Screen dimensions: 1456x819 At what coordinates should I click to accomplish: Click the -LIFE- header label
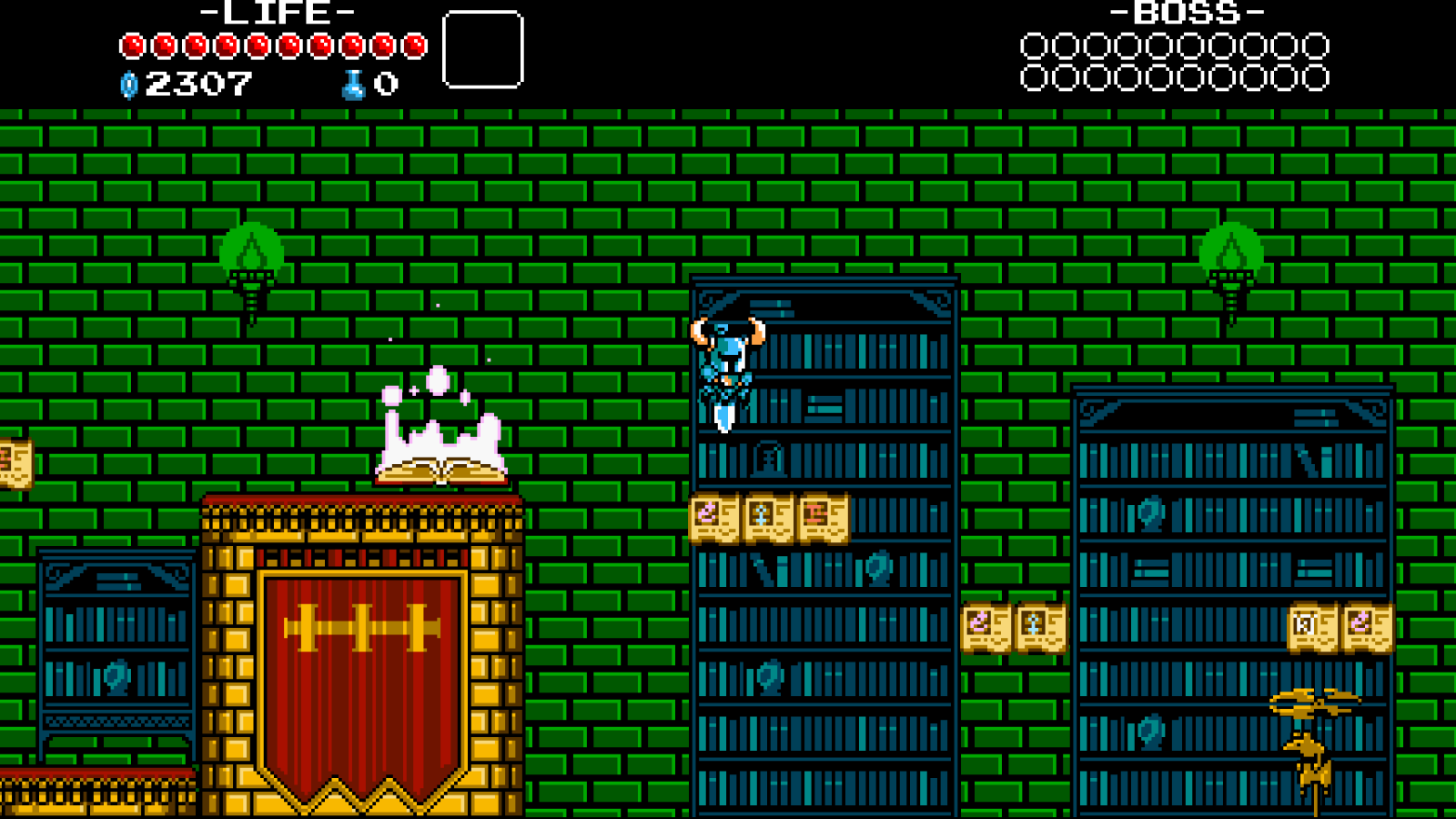[271, 14]
